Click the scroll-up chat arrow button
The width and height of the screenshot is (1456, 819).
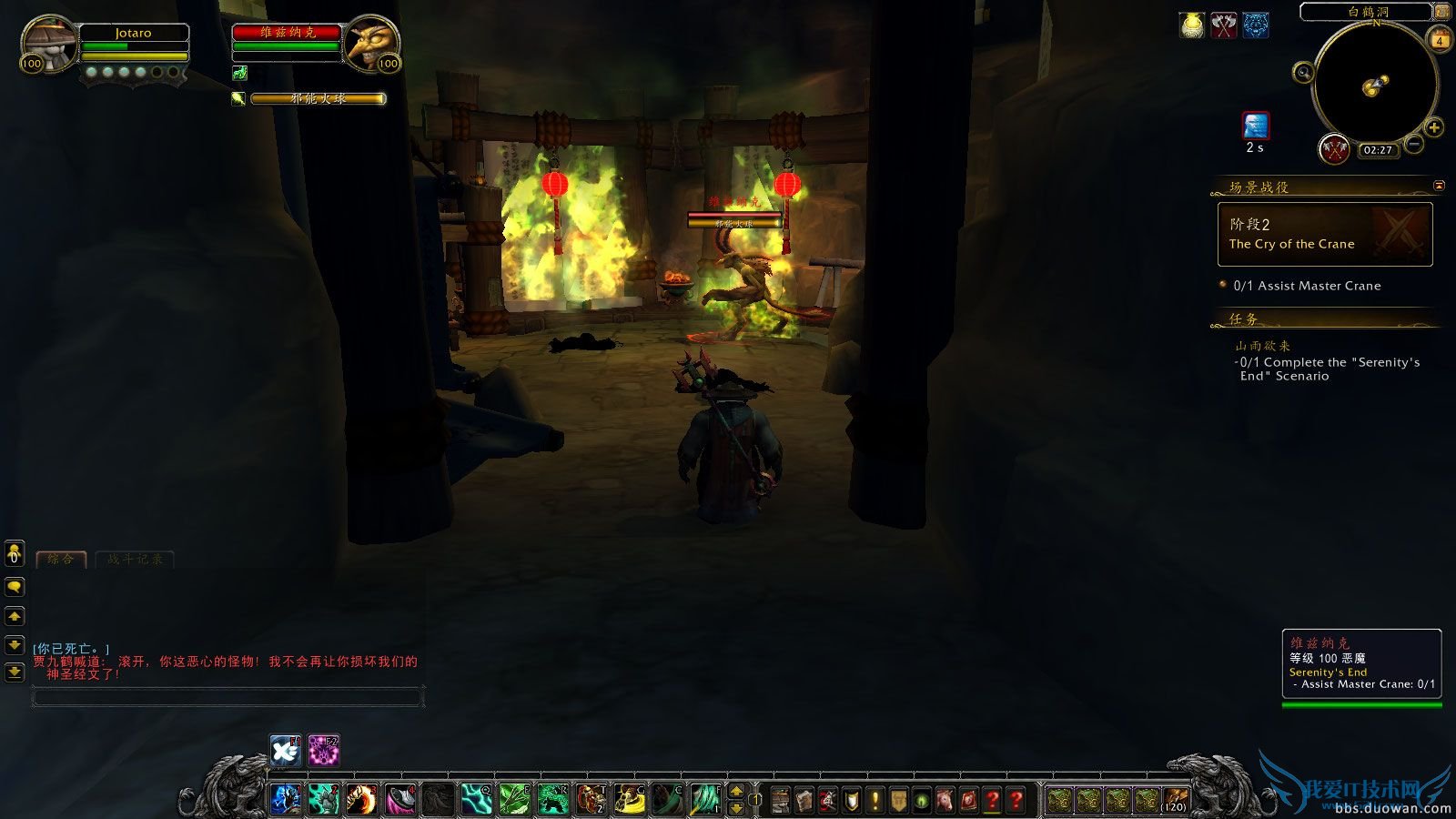15,615
